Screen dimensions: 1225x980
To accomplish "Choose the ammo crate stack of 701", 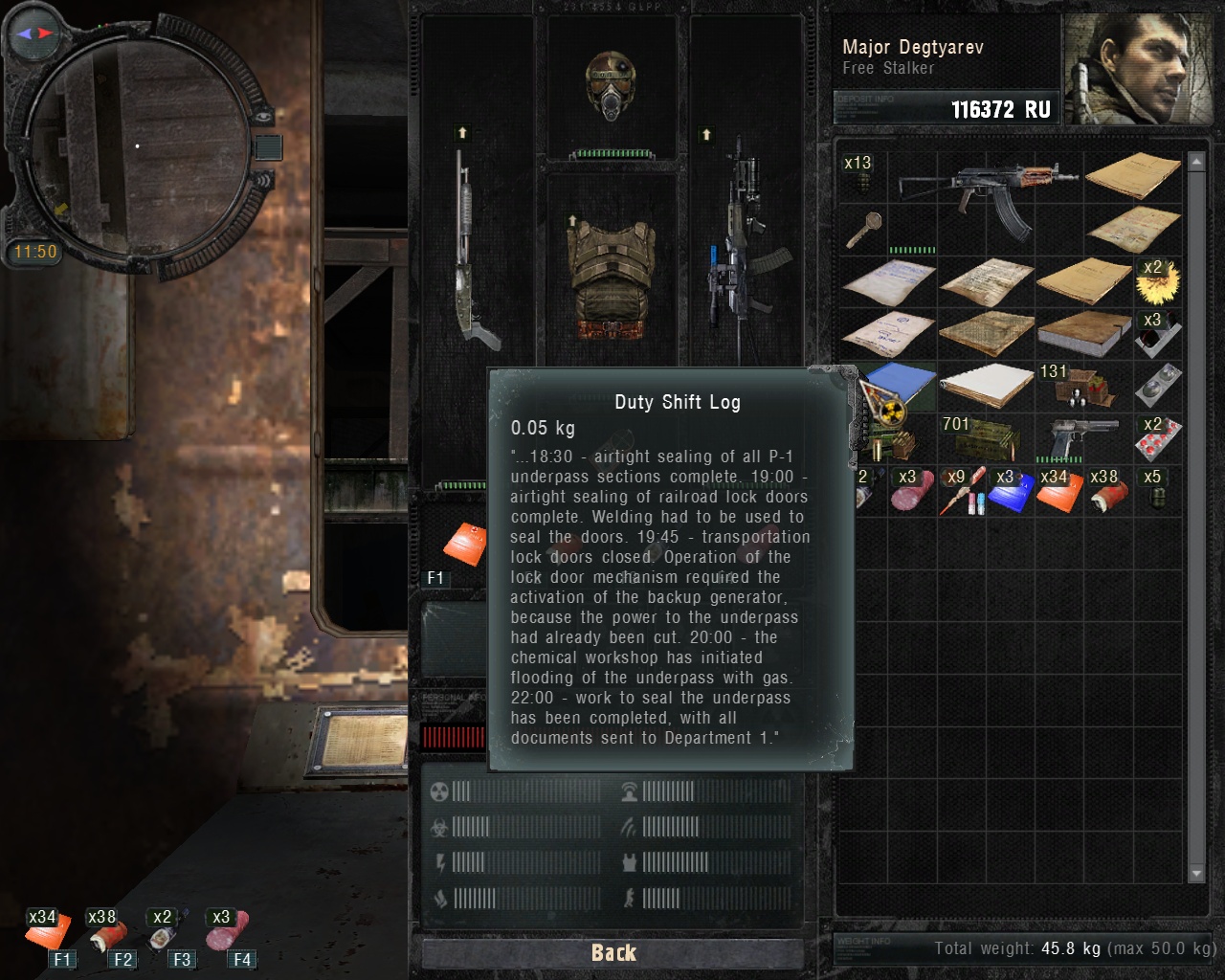I will (987, 437).
